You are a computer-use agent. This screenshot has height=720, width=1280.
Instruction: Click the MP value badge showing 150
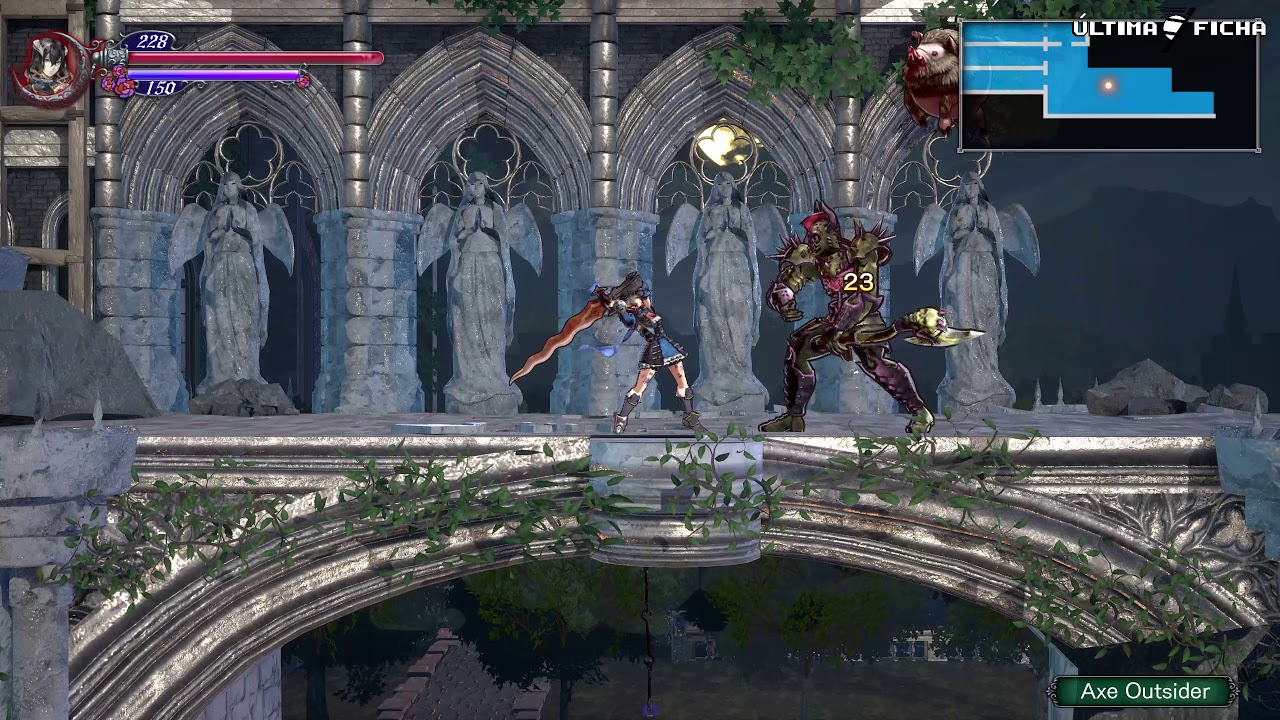160,88
